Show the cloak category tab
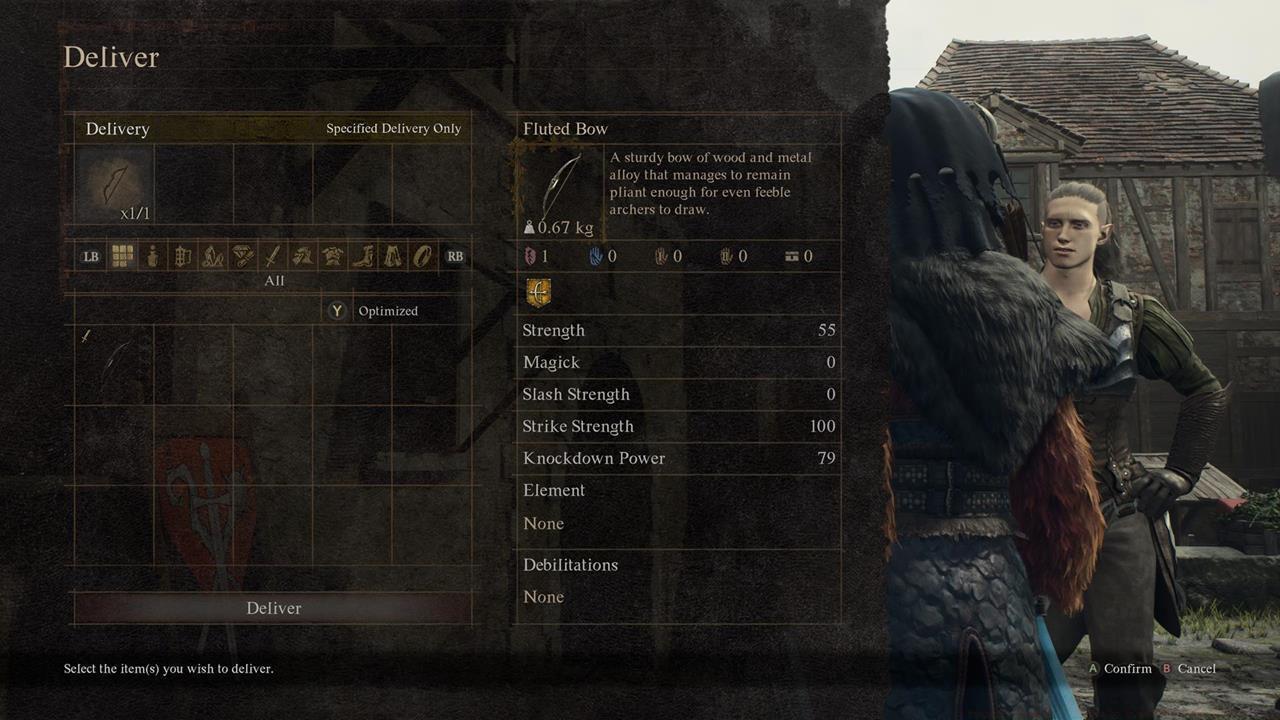This screenshot has width=1280, height=720. (393, 256)
